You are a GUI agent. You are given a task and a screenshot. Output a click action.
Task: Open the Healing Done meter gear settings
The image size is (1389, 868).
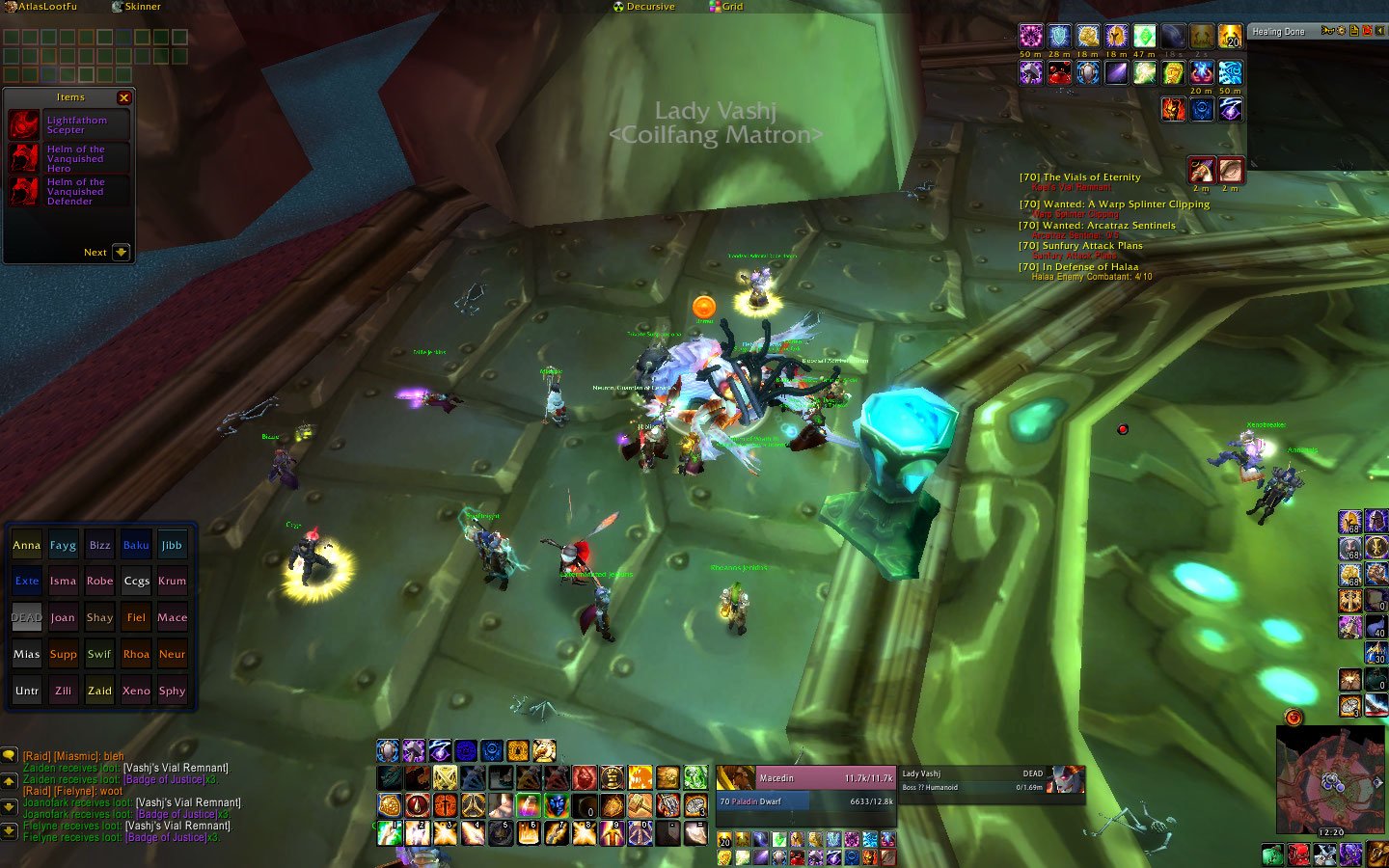1342,31
